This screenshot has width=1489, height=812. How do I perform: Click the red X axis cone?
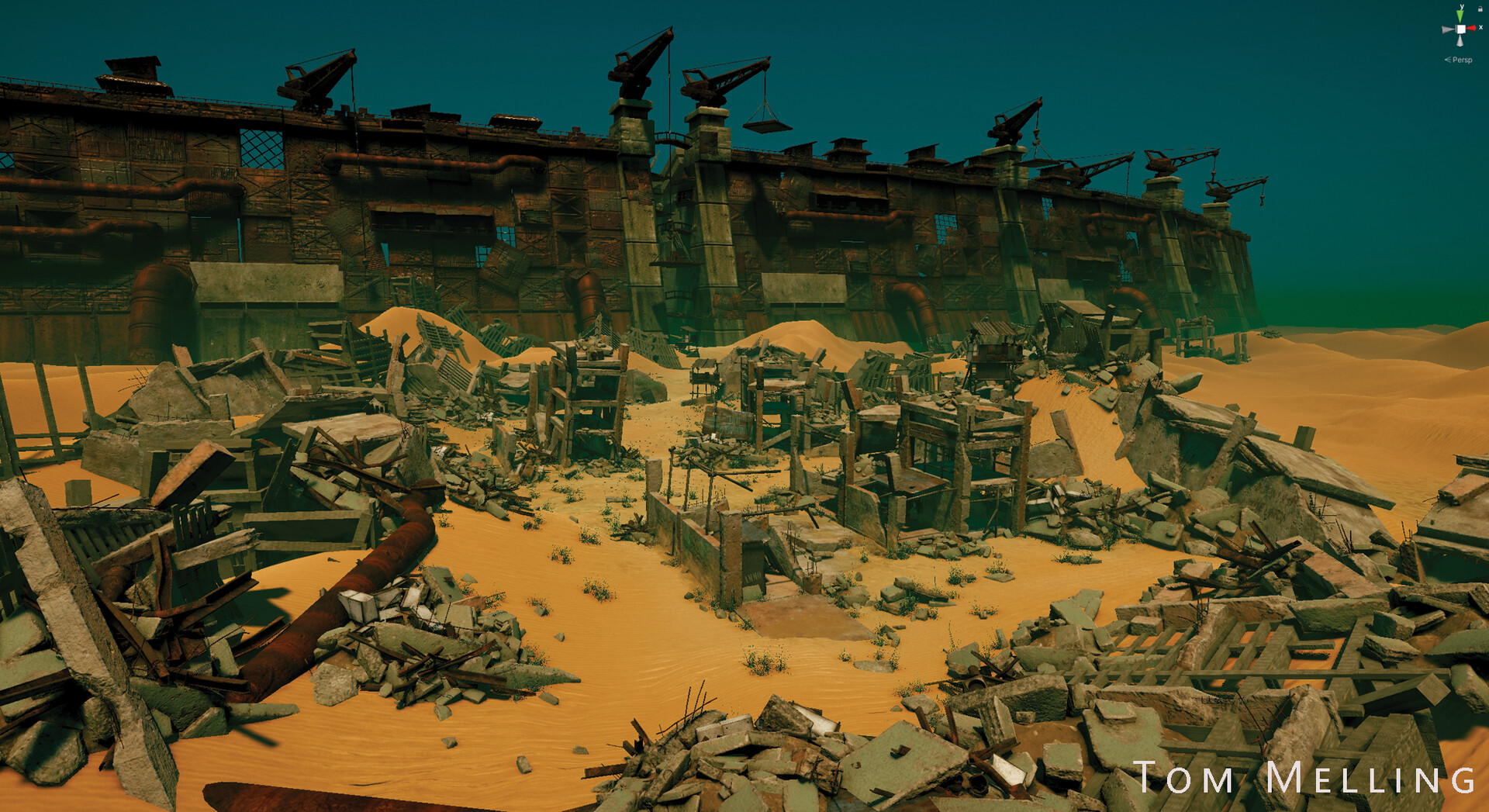[1472, 29]
